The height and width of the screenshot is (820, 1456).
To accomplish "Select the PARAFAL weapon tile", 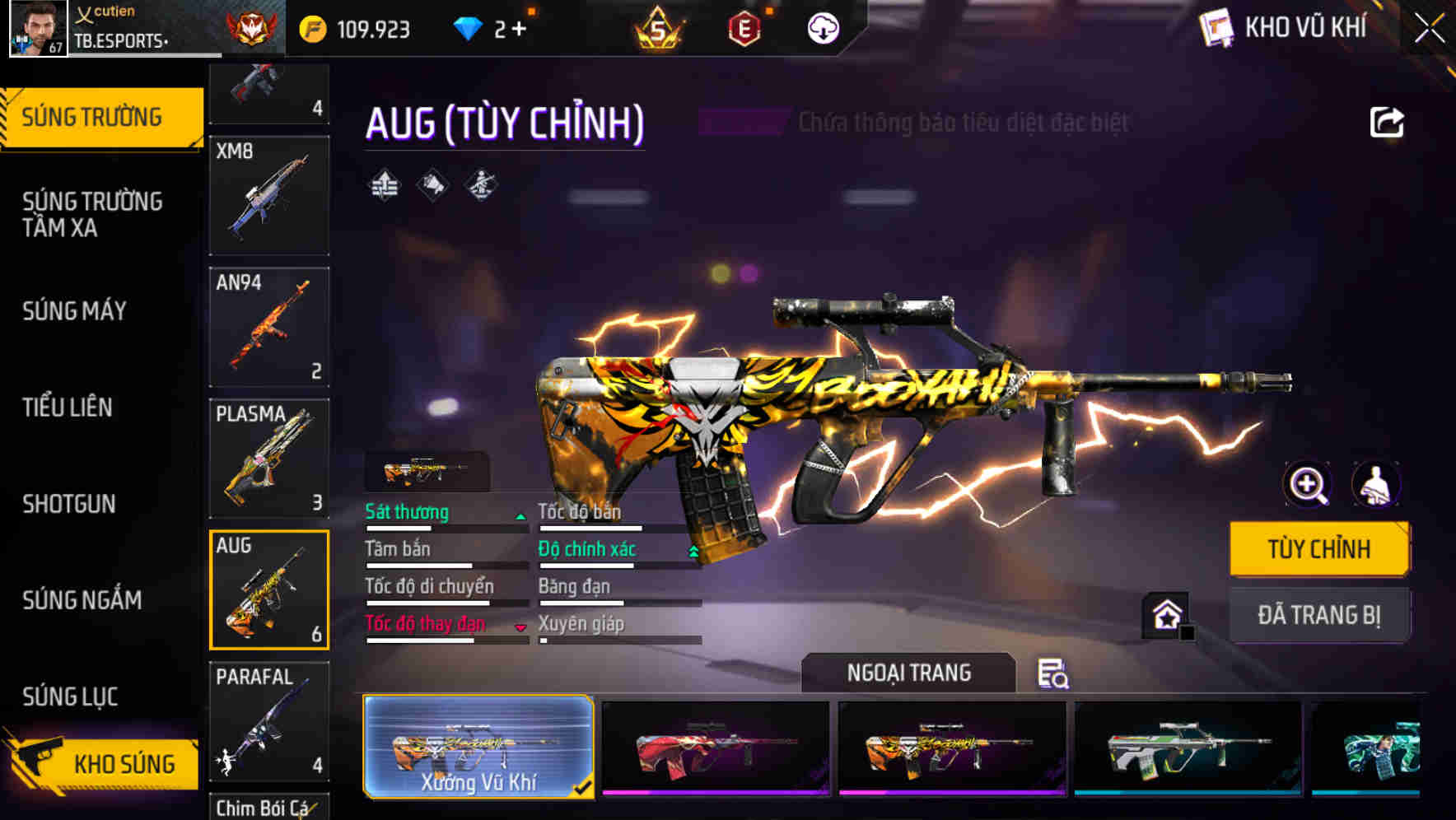I will pyautogui.click(x=269, y=721).
